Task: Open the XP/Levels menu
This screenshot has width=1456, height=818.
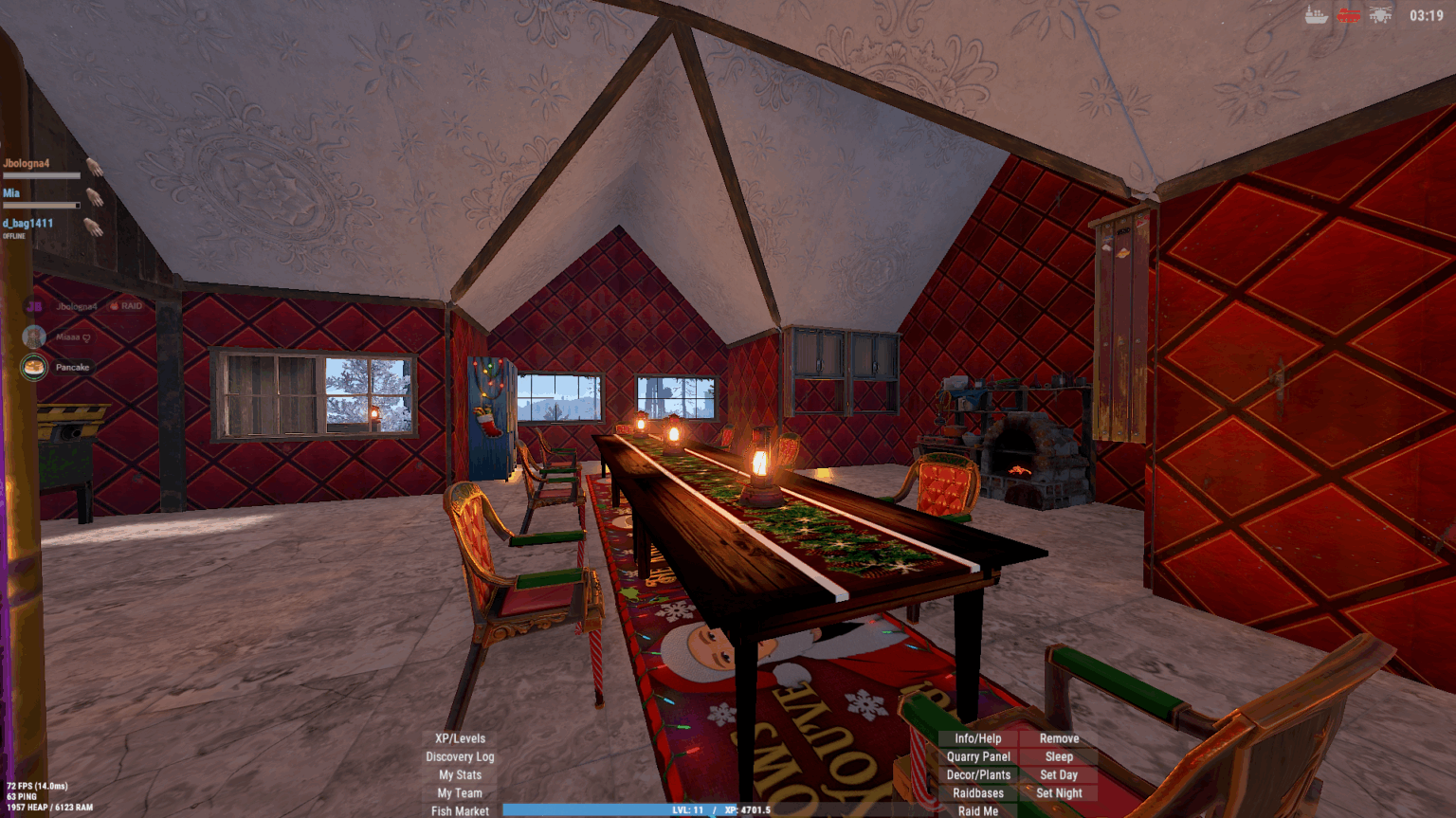Action: click(458, 738)
